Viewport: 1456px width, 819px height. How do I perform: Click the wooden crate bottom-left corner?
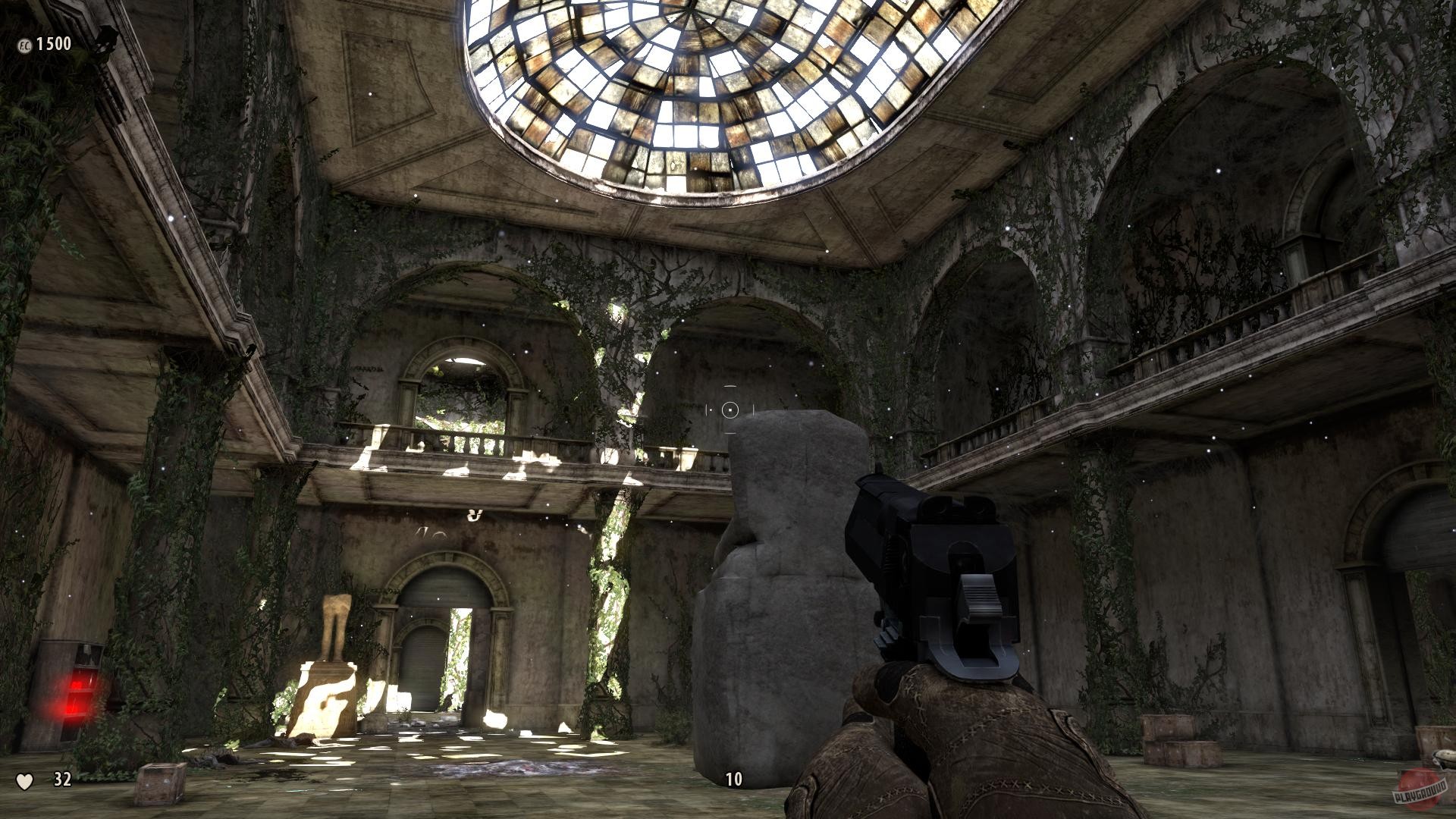point(159,785)
